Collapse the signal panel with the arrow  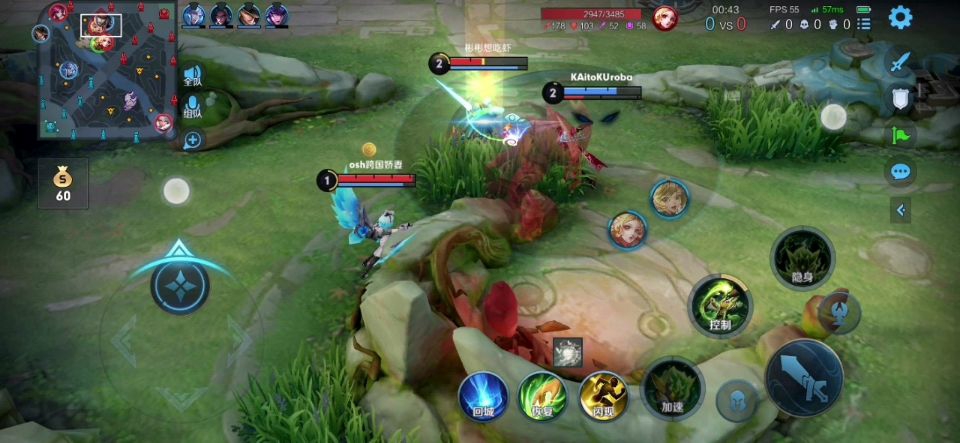click(x=901, y=210)
